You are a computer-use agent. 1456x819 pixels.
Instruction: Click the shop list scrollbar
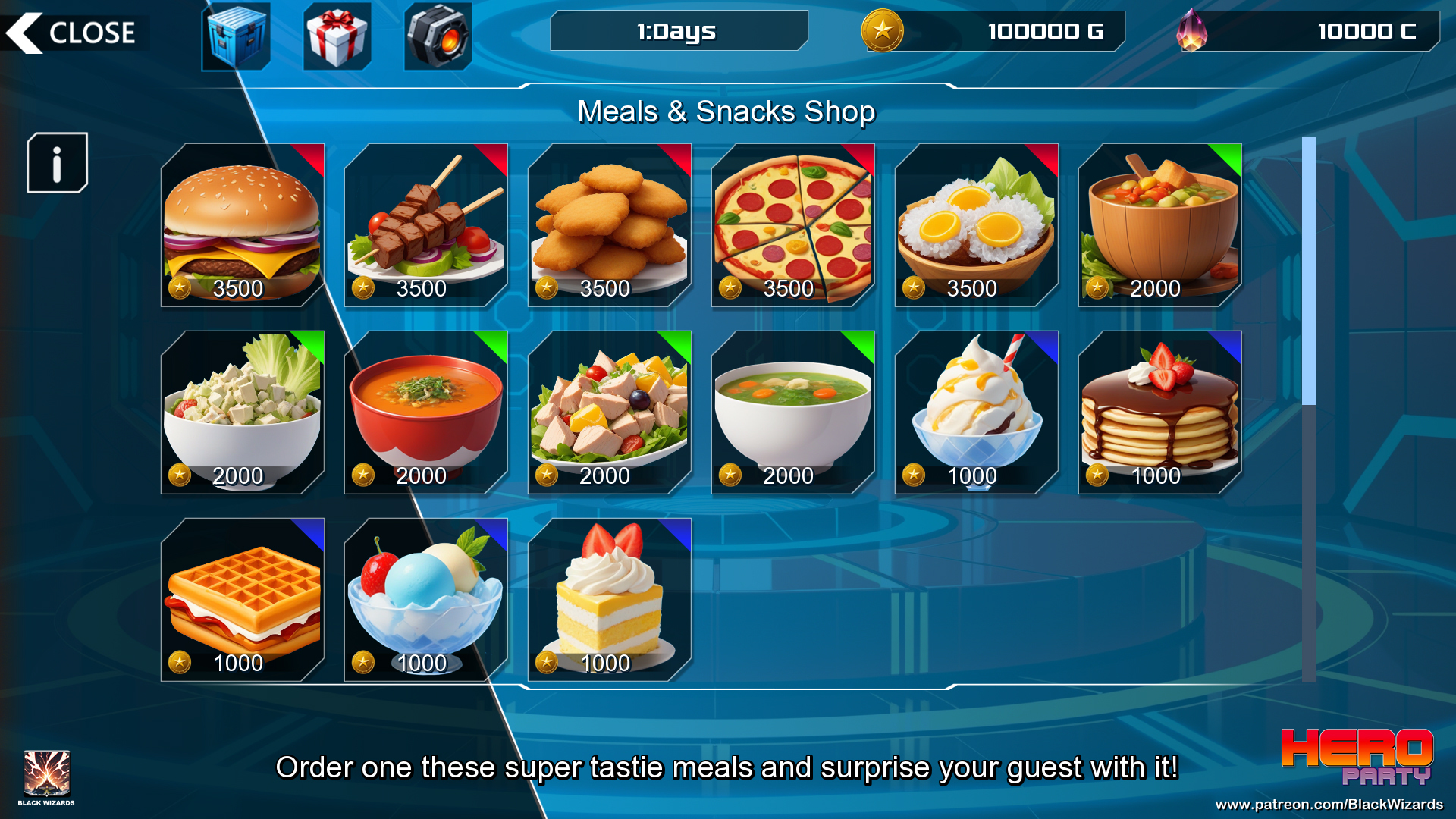point(1308,273)
